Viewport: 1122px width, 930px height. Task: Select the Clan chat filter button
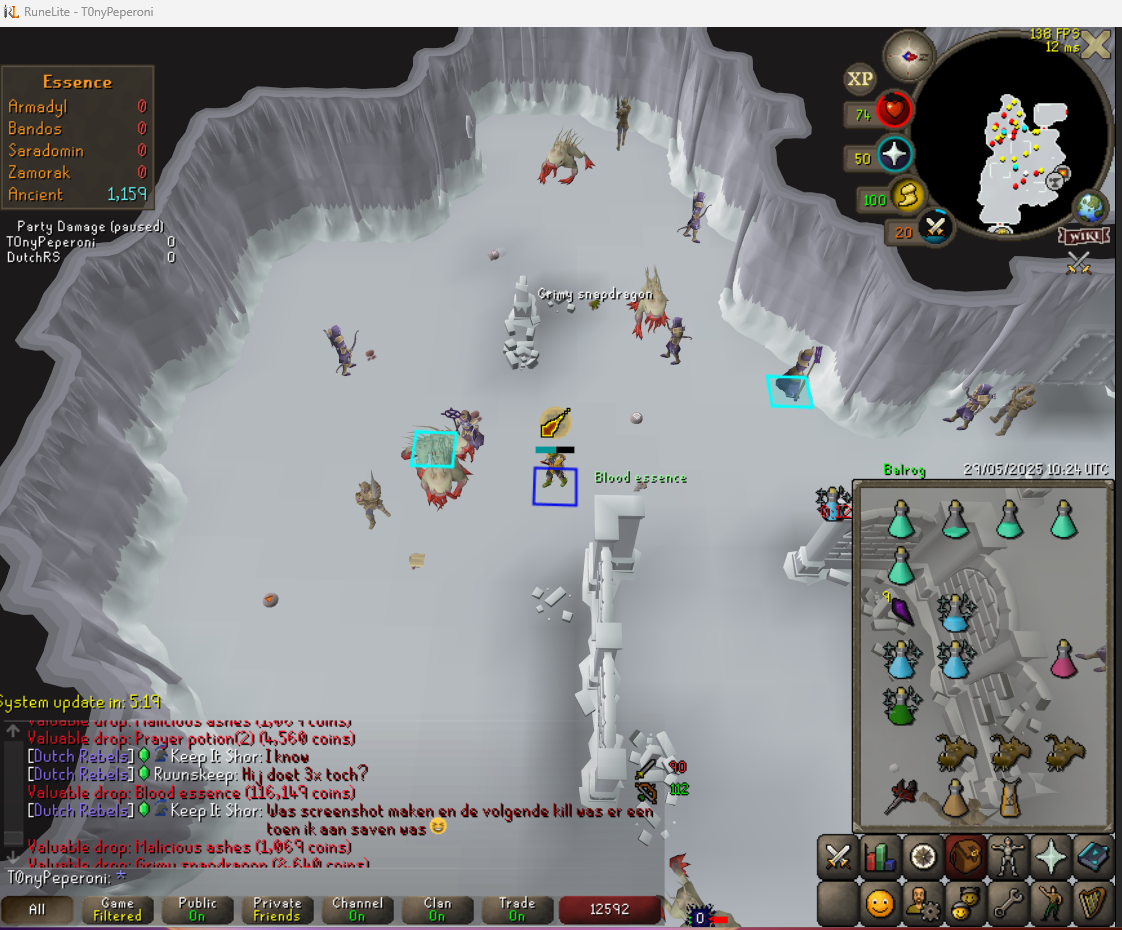(x=437, y=909)
